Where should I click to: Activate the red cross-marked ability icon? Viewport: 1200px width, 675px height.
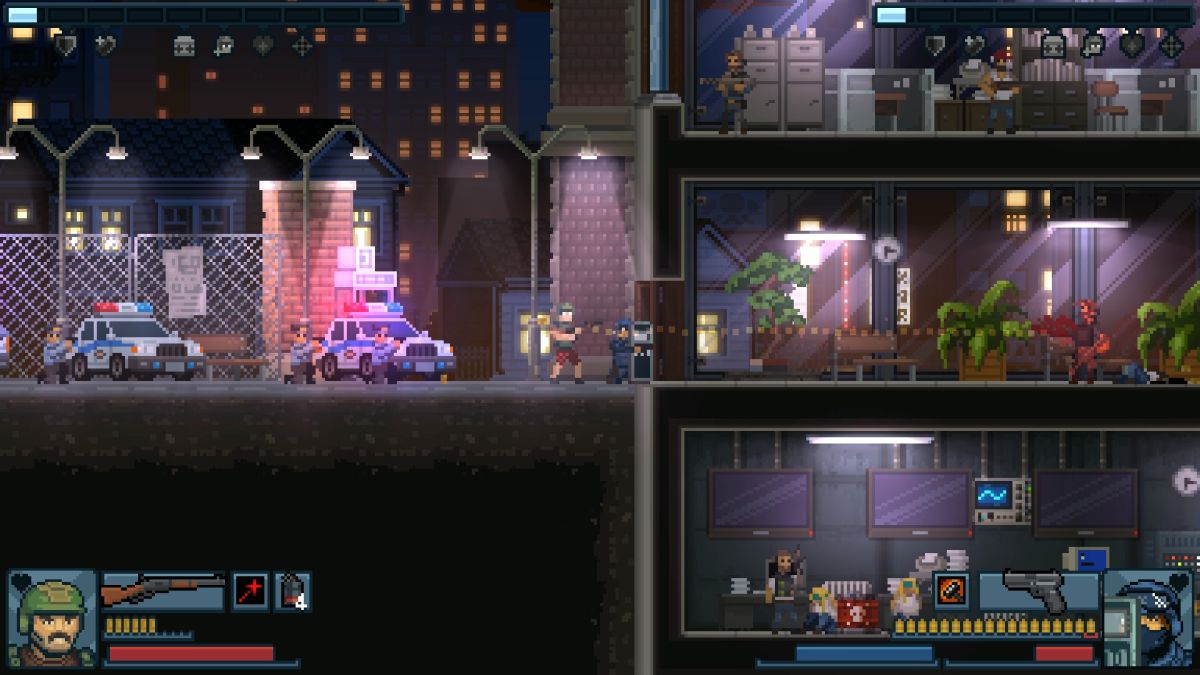[x=250, y=591]
